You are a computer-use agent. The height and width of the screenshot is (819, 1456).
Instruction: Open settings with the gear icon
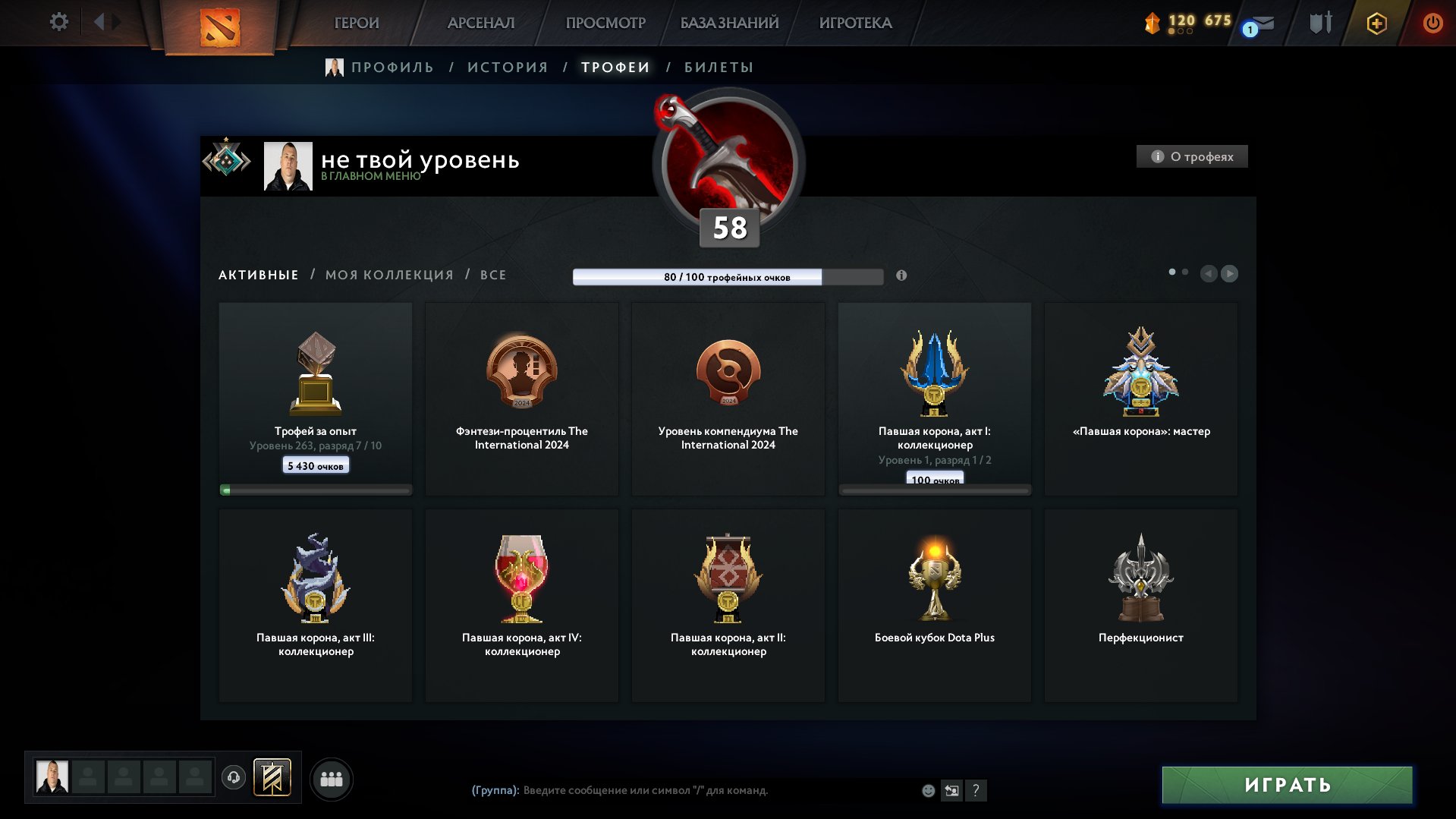coord(58,21)
